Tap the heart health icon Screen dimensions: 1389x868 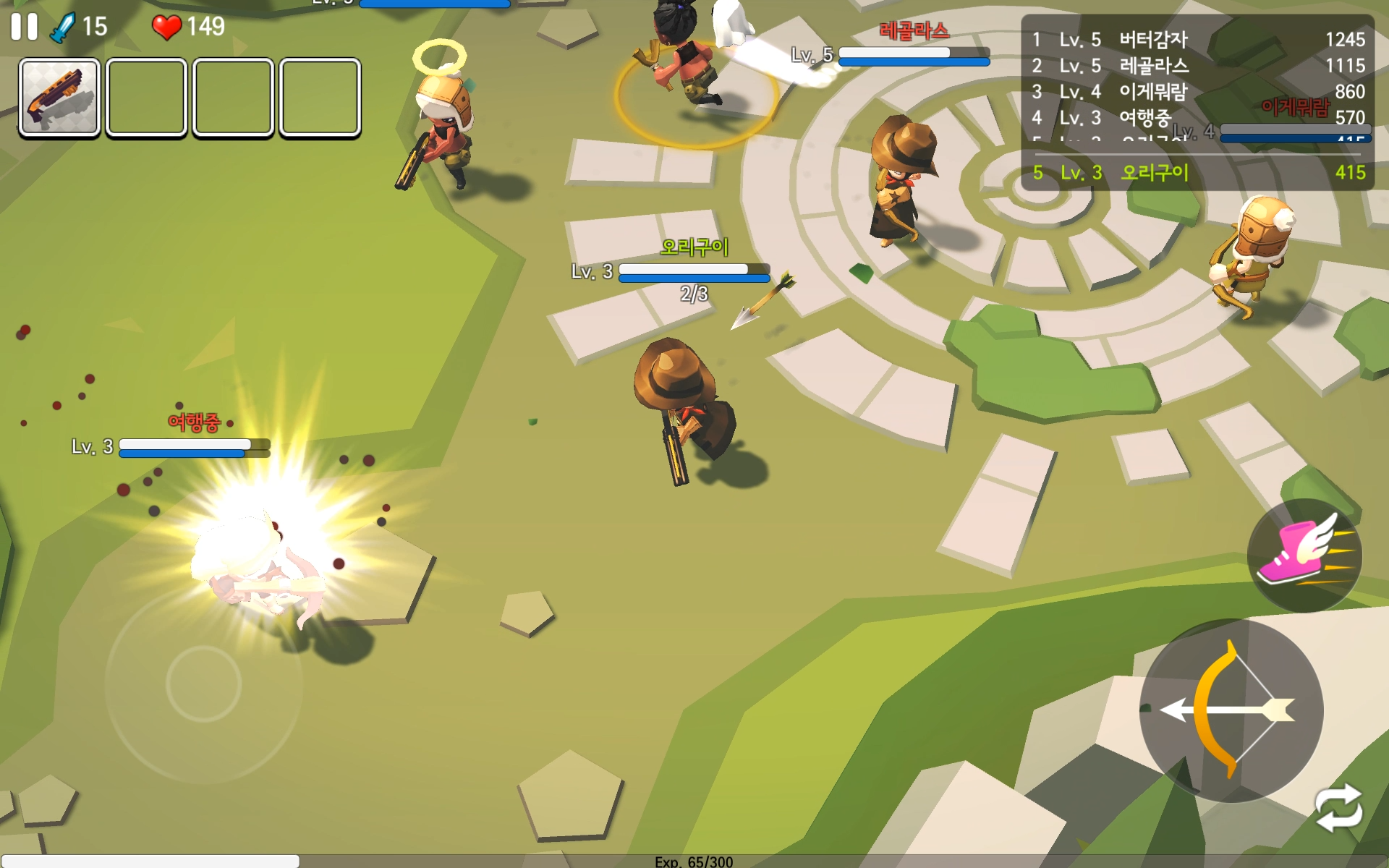pyautogui.click(x=168, y=27)
